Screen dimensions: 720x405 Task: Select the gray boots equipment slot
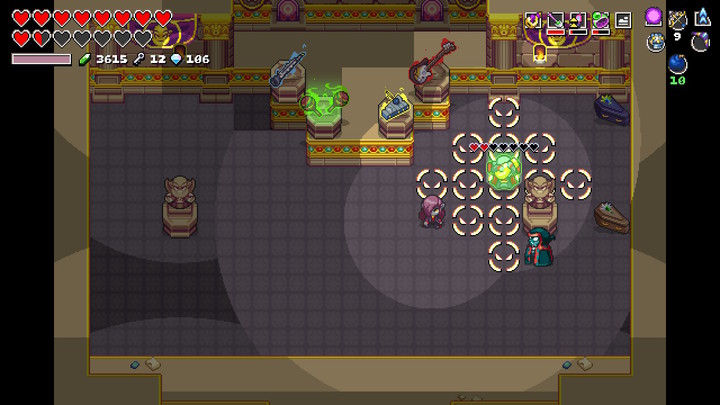click(x=622, y=19)
